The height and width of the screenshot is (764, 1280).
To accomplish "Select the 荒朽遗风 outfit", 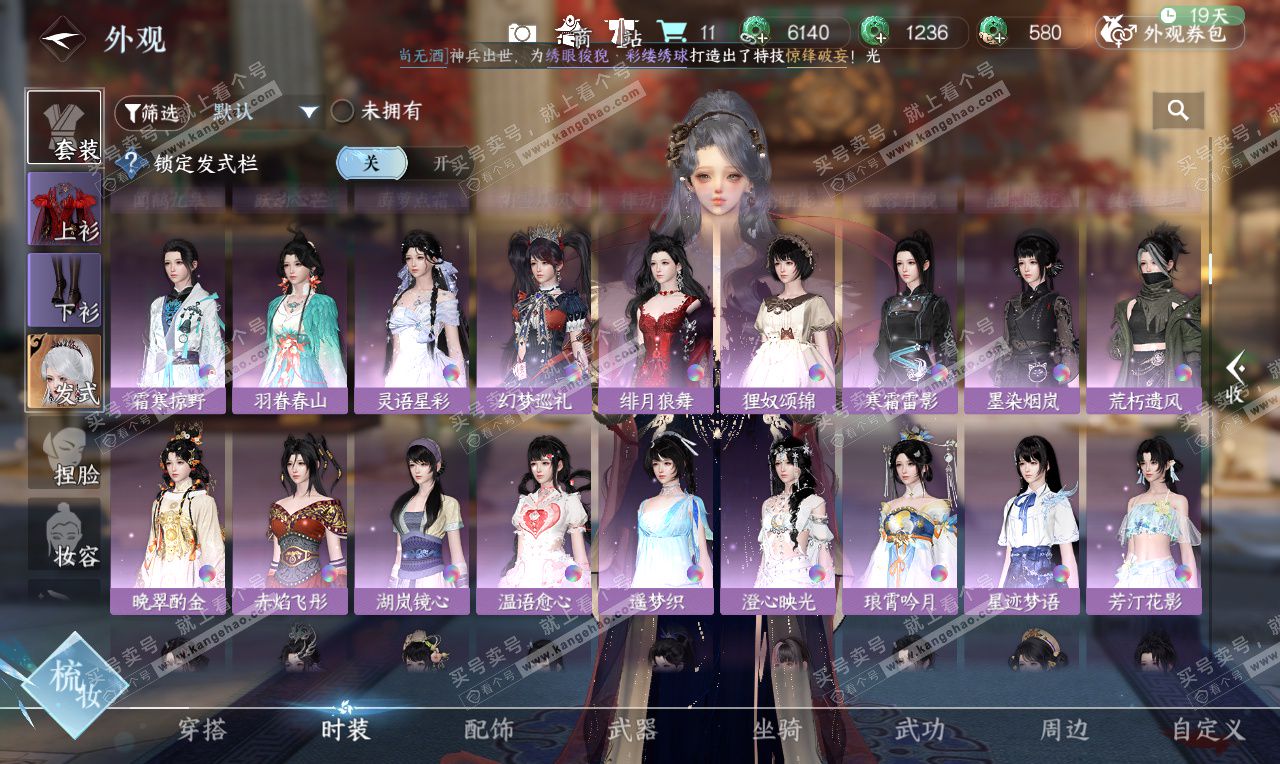I will [1143, 320].
